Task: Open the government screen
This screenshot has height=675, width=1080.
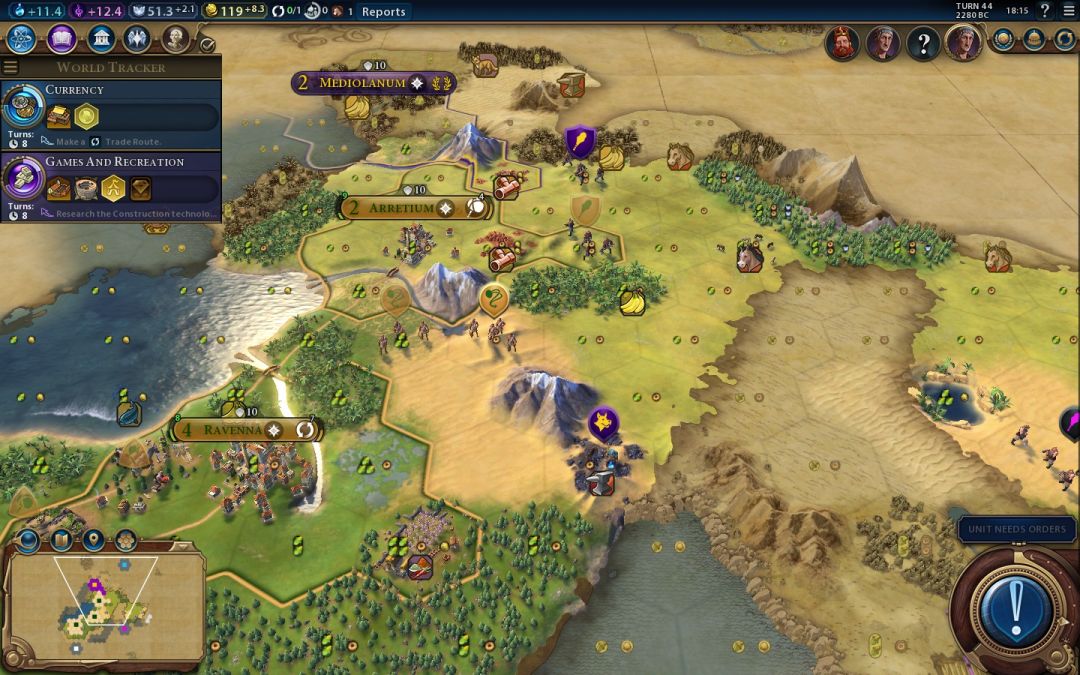Action: (100, 39)
